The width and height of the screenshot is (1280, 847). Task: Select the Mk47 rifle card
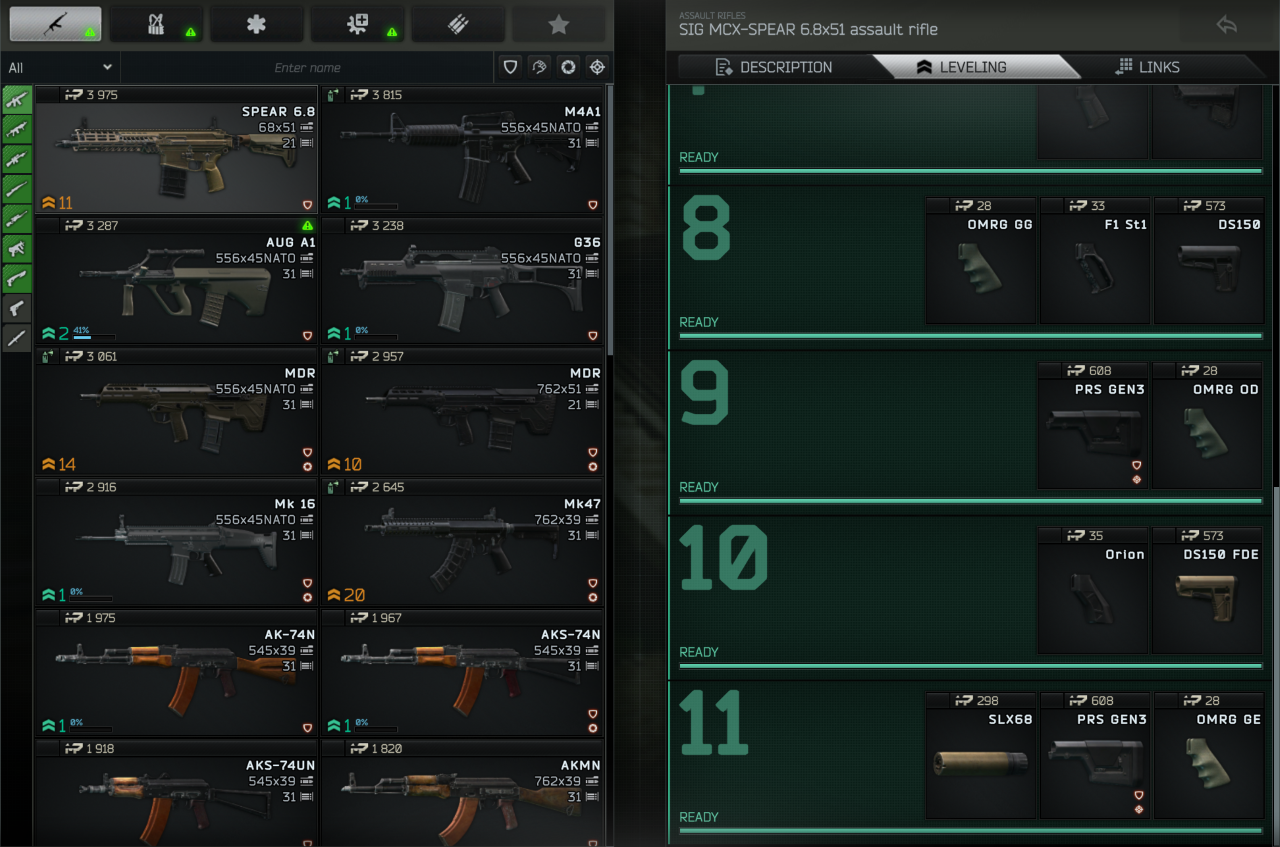point(462,543)
